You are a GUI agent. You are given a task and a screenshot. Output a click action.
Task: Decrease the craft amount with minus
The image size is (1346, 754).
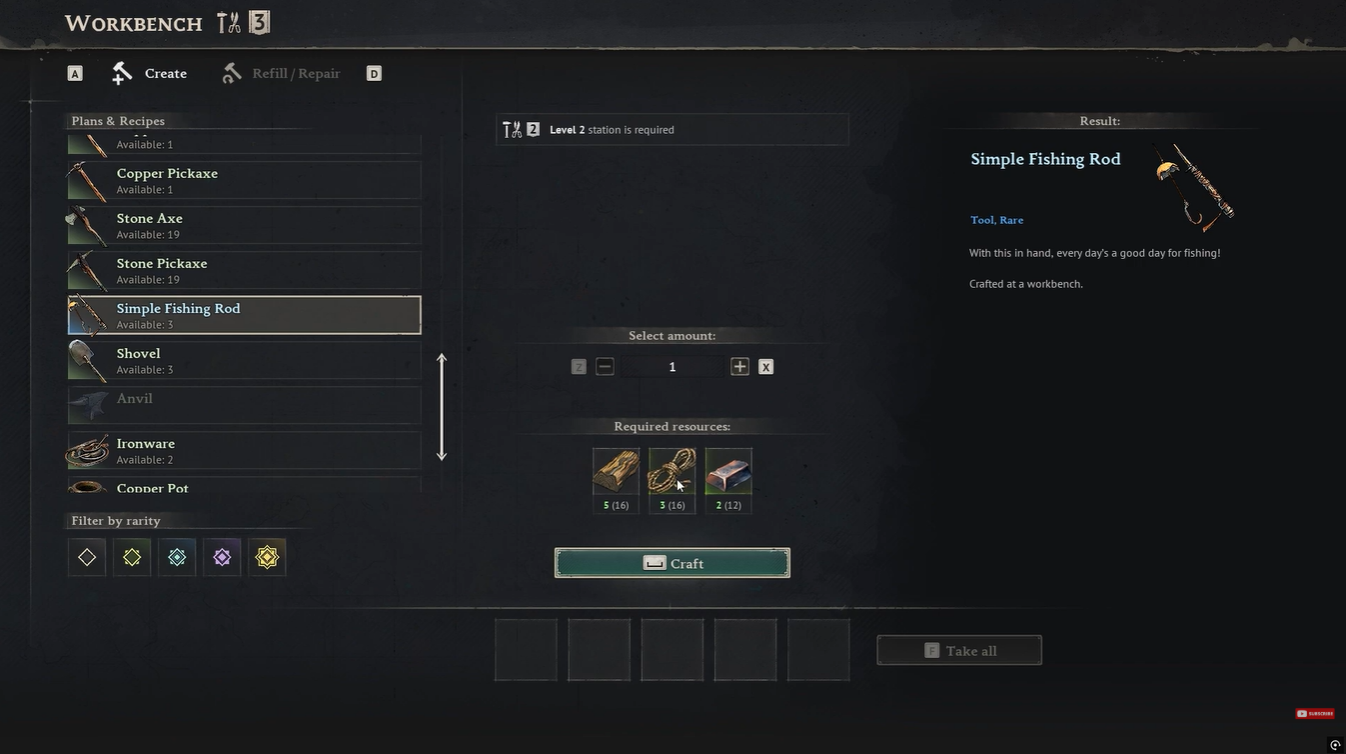pyautogui.click(x=604, y=367)
